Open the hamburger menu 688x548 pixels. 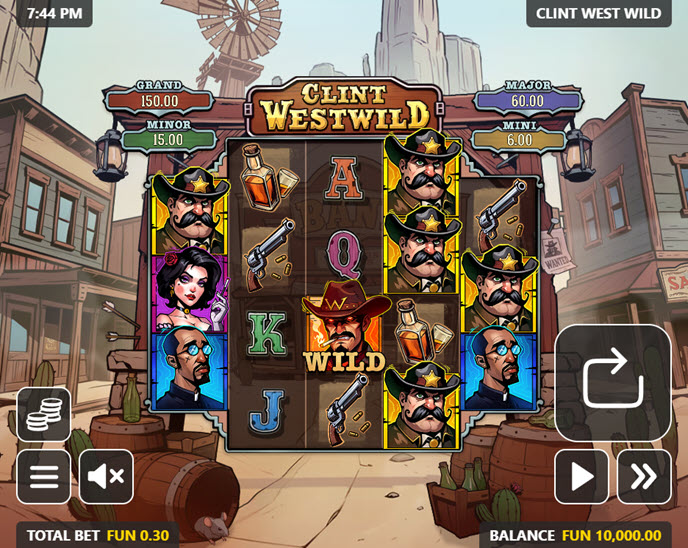[44, 476]
